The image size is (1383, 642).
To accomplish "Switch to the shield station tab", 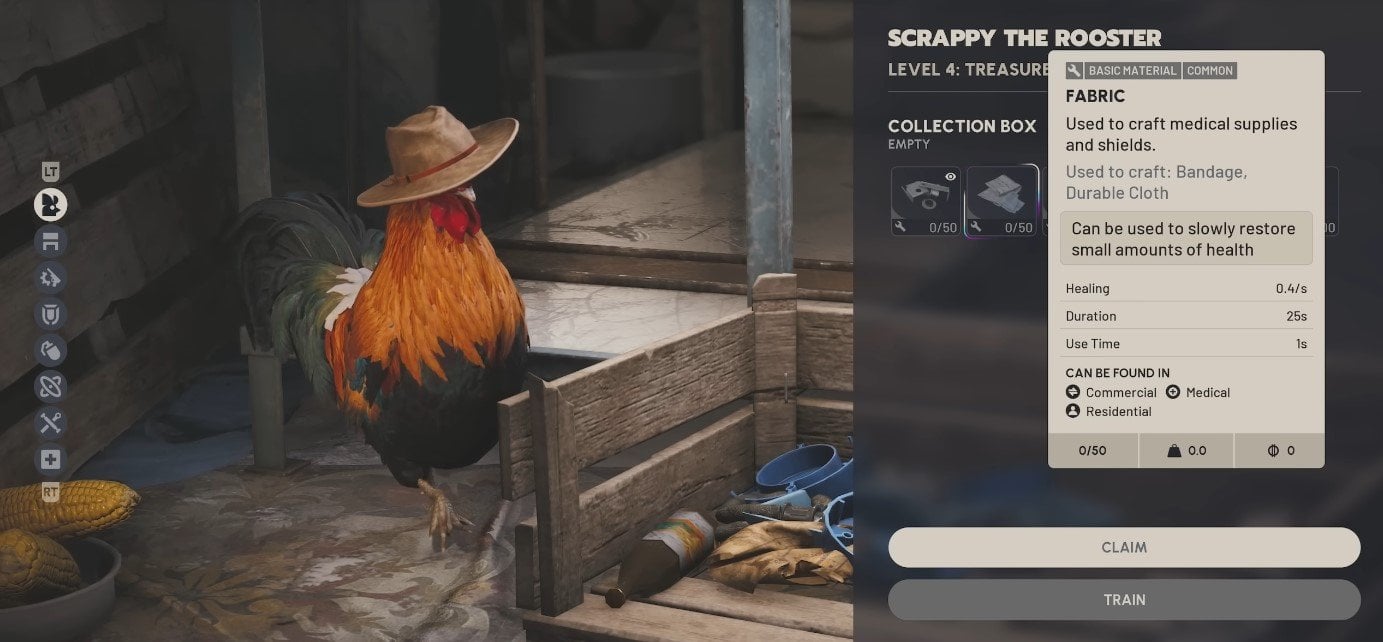I will pyautogui.click(x=50, y=314).
